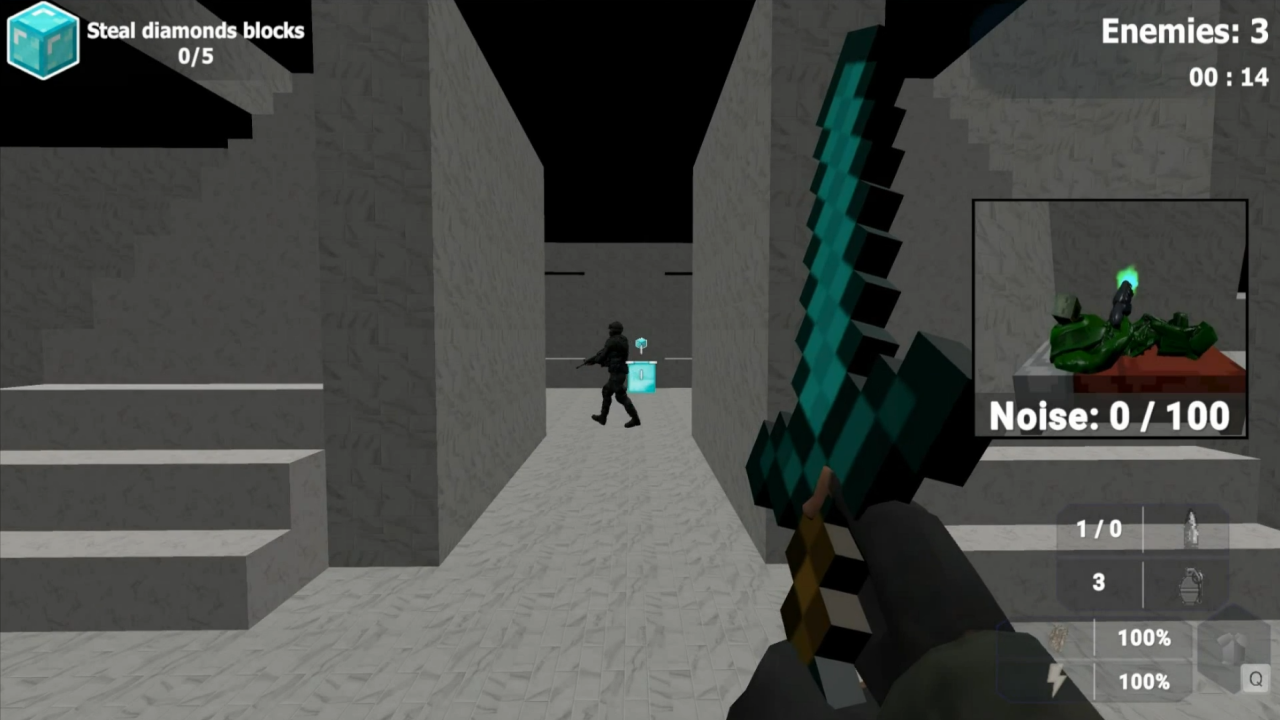Click the diamond marker above the enemy

(x=640, y=344)
